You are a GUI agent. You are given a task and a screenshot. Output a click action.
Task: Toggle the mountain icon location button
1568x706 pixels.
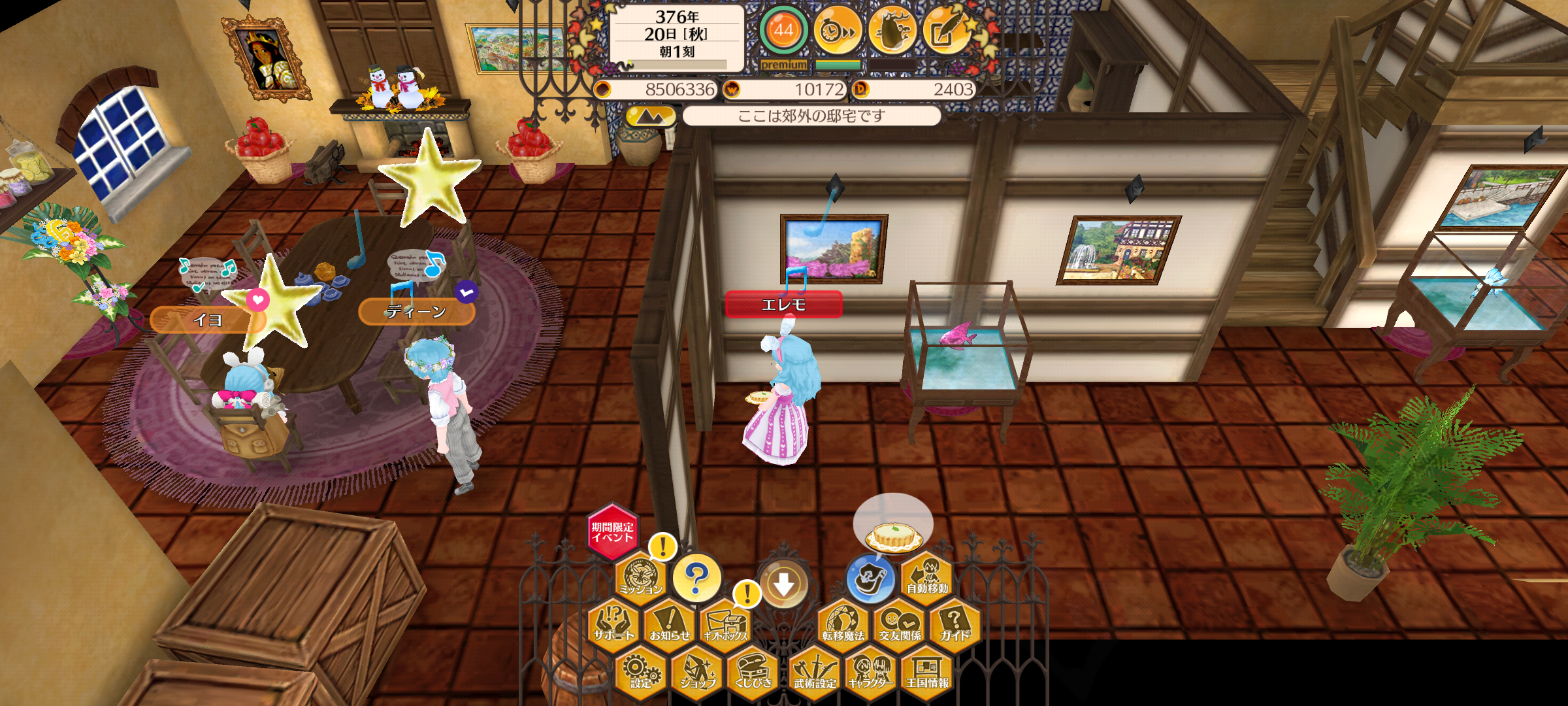click(x=649, y=116)
